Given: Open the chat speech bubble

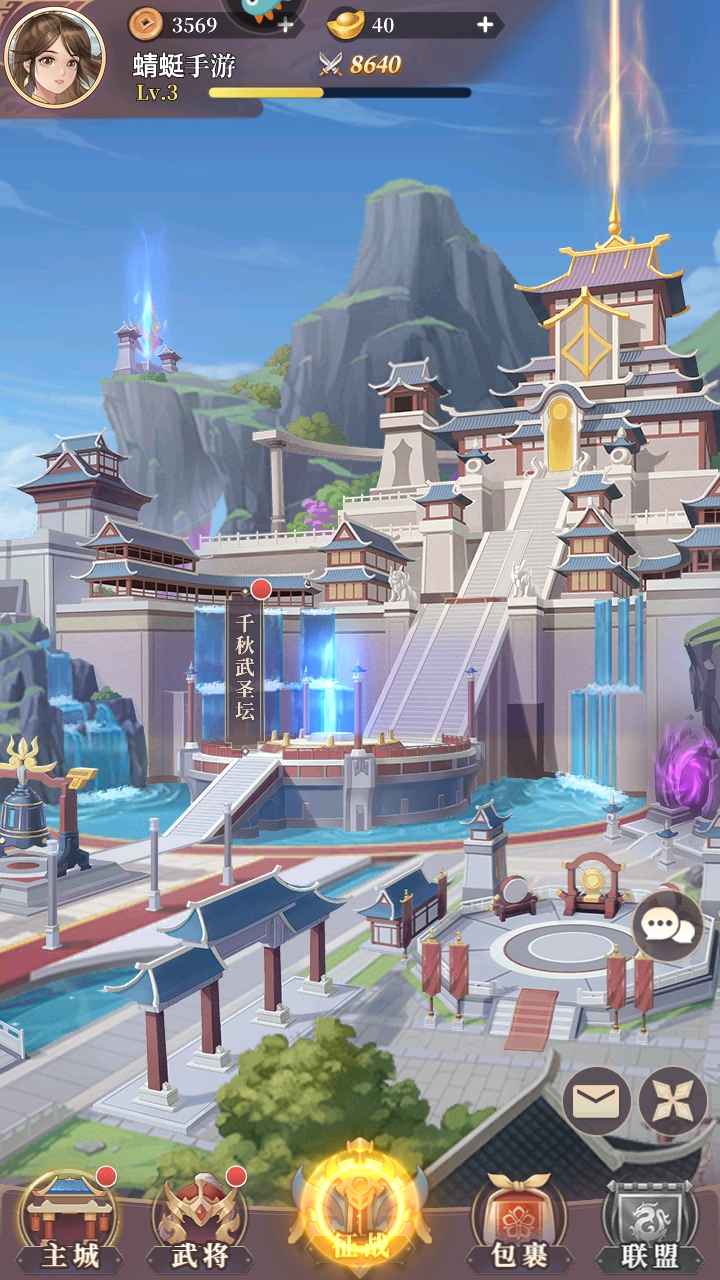Looking at the screenshot, I should coord(668,927).
